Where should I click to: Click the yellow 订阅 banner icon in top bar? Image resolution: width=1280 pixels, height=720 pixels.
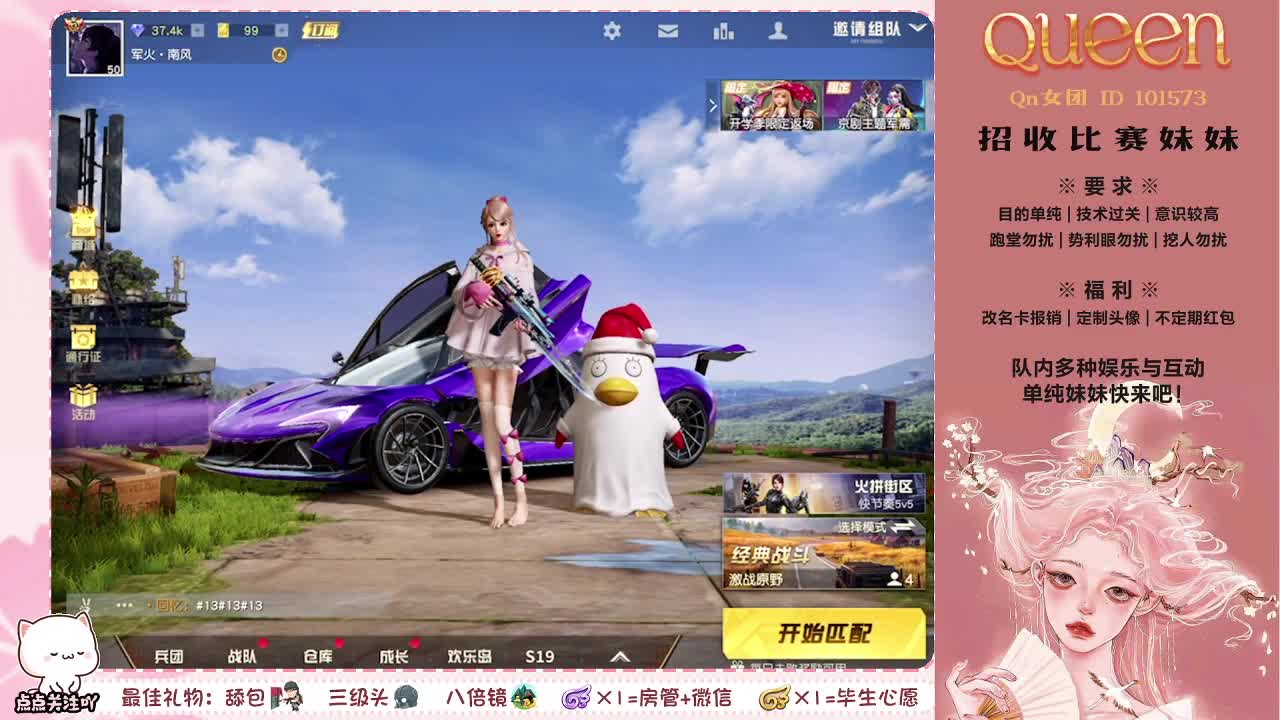pos(322,30)
